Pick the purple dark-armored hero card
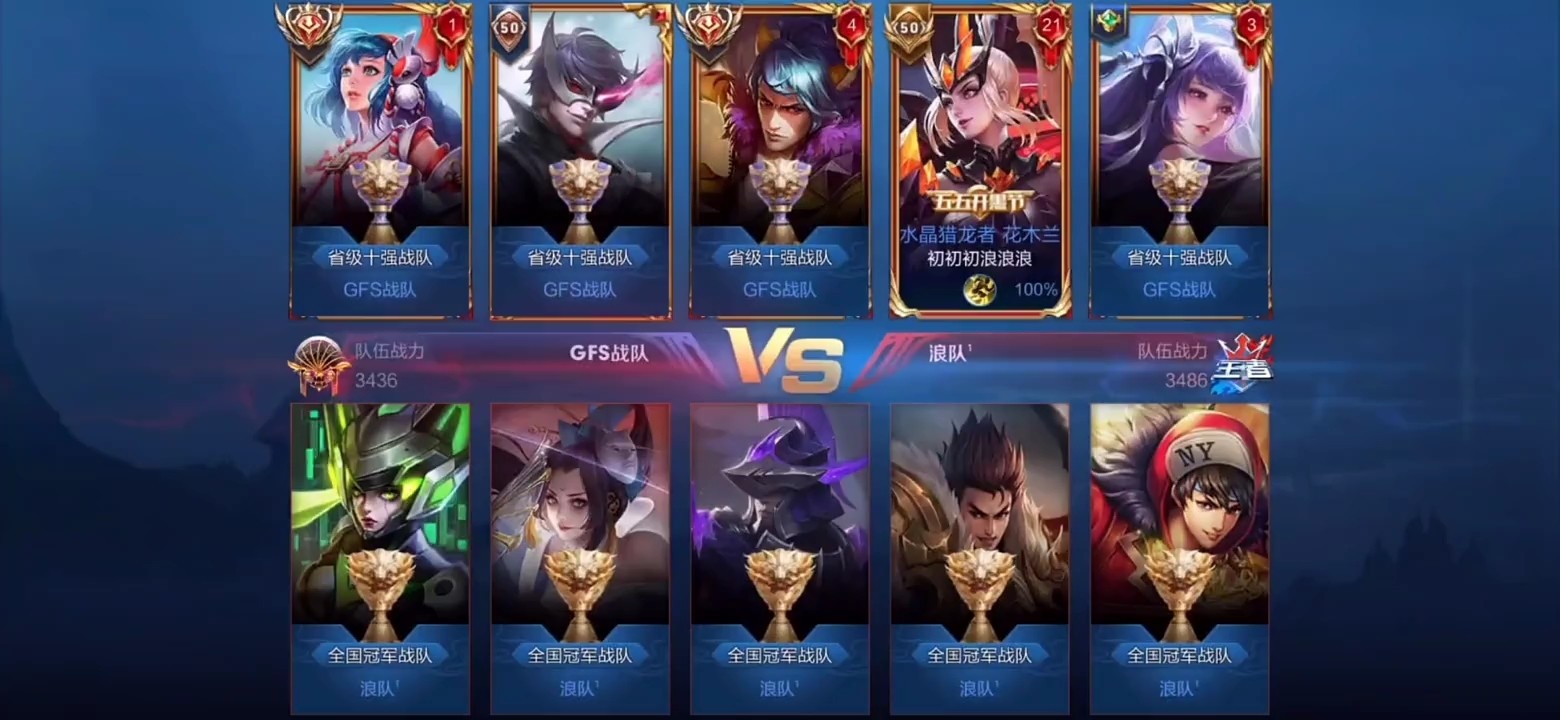Screen dimensions: 1560x720 780,557
